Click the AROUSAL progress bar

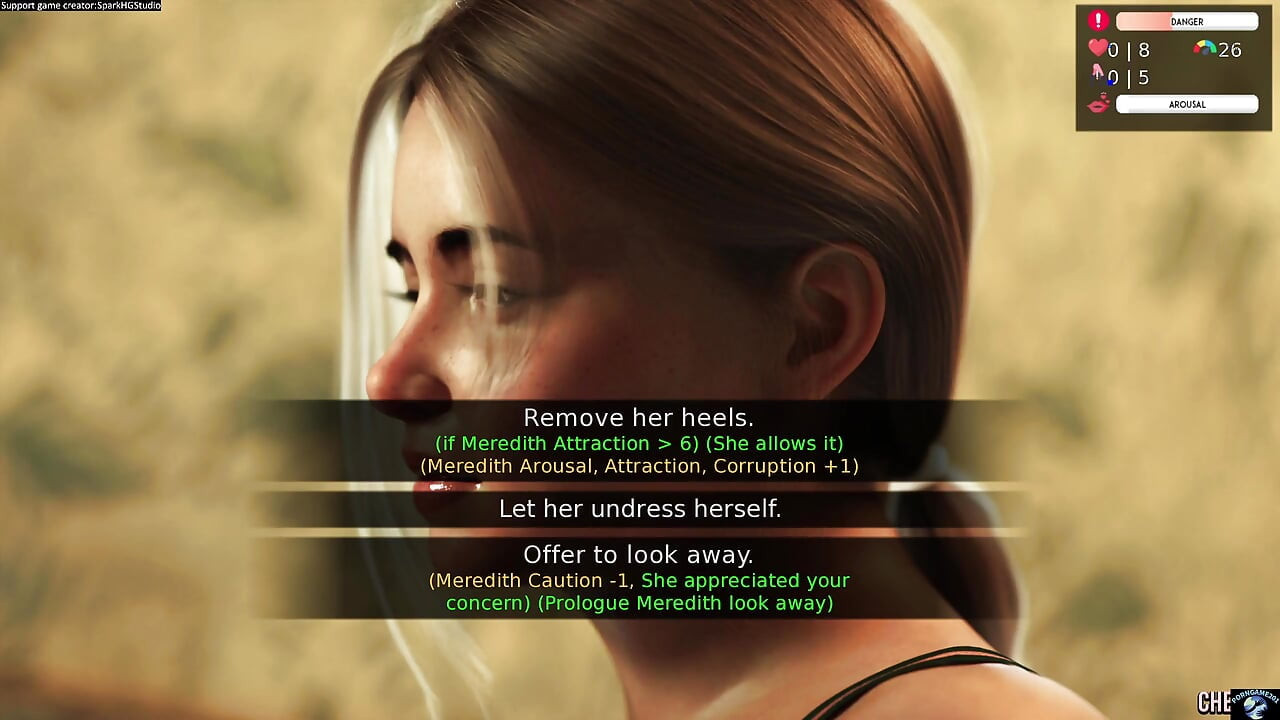click(1186, 103)
